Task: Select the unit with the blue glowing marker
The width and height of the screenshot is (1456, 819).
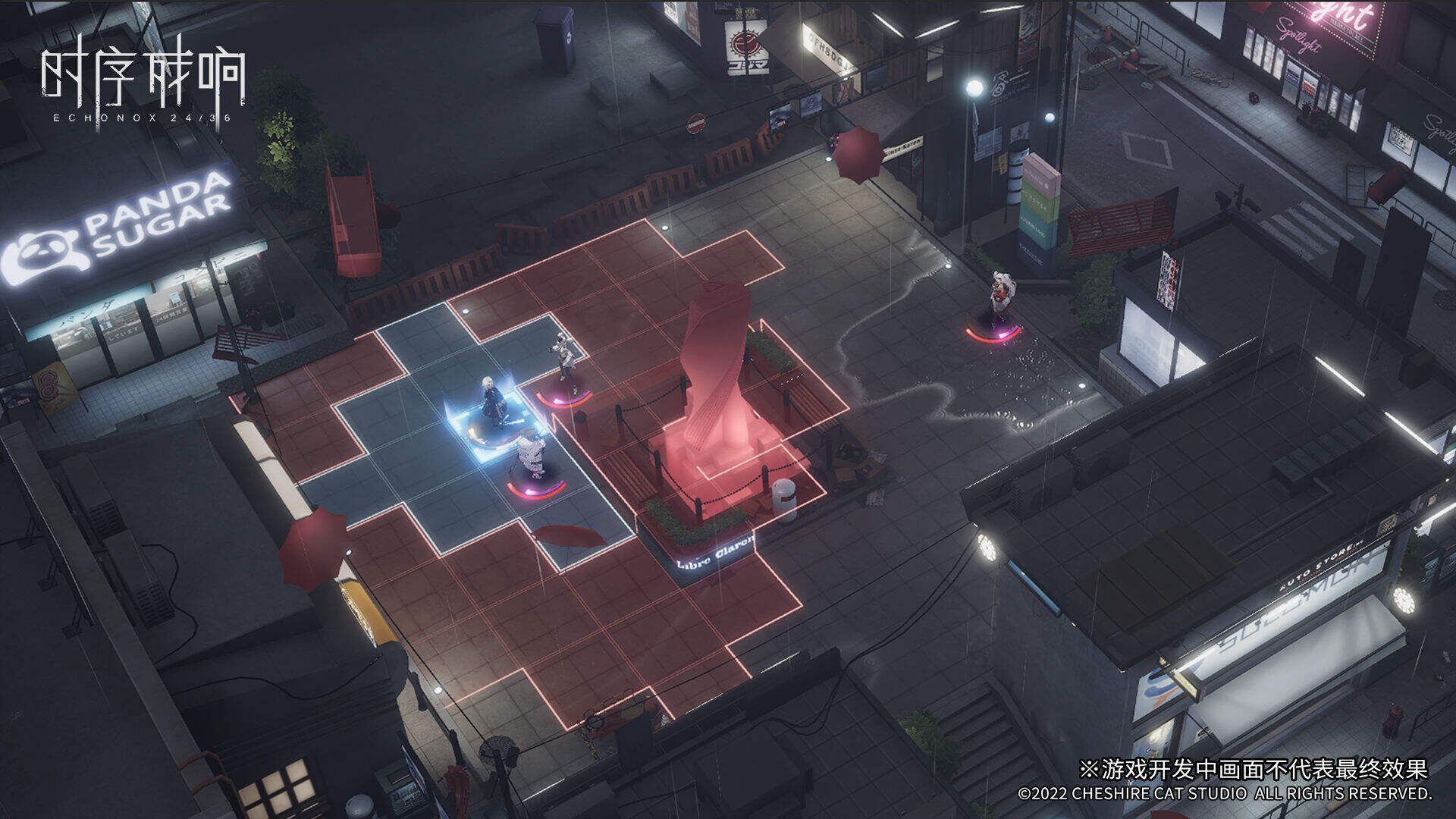Action: point(495,403)
